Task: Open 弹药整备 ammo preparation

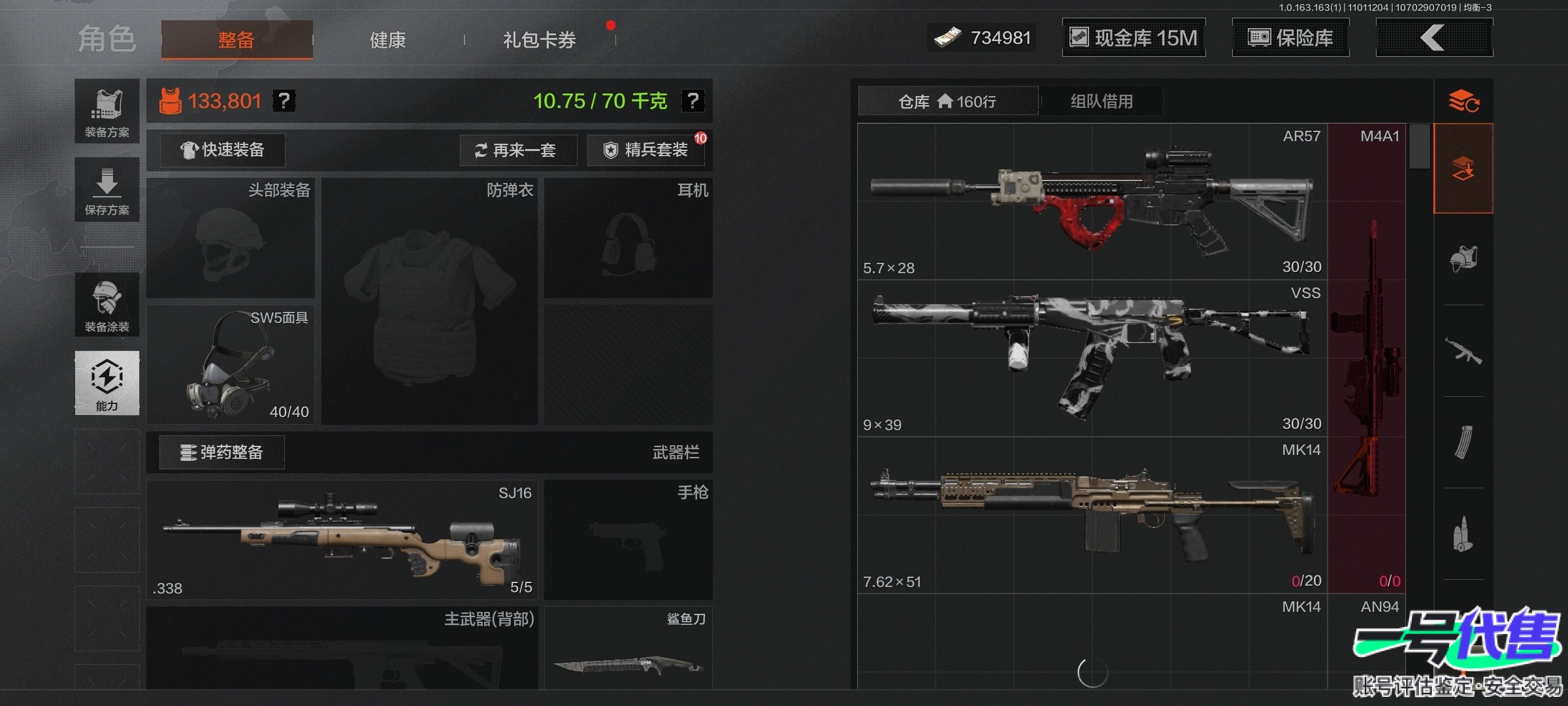Action: click(x=222, y=452)
